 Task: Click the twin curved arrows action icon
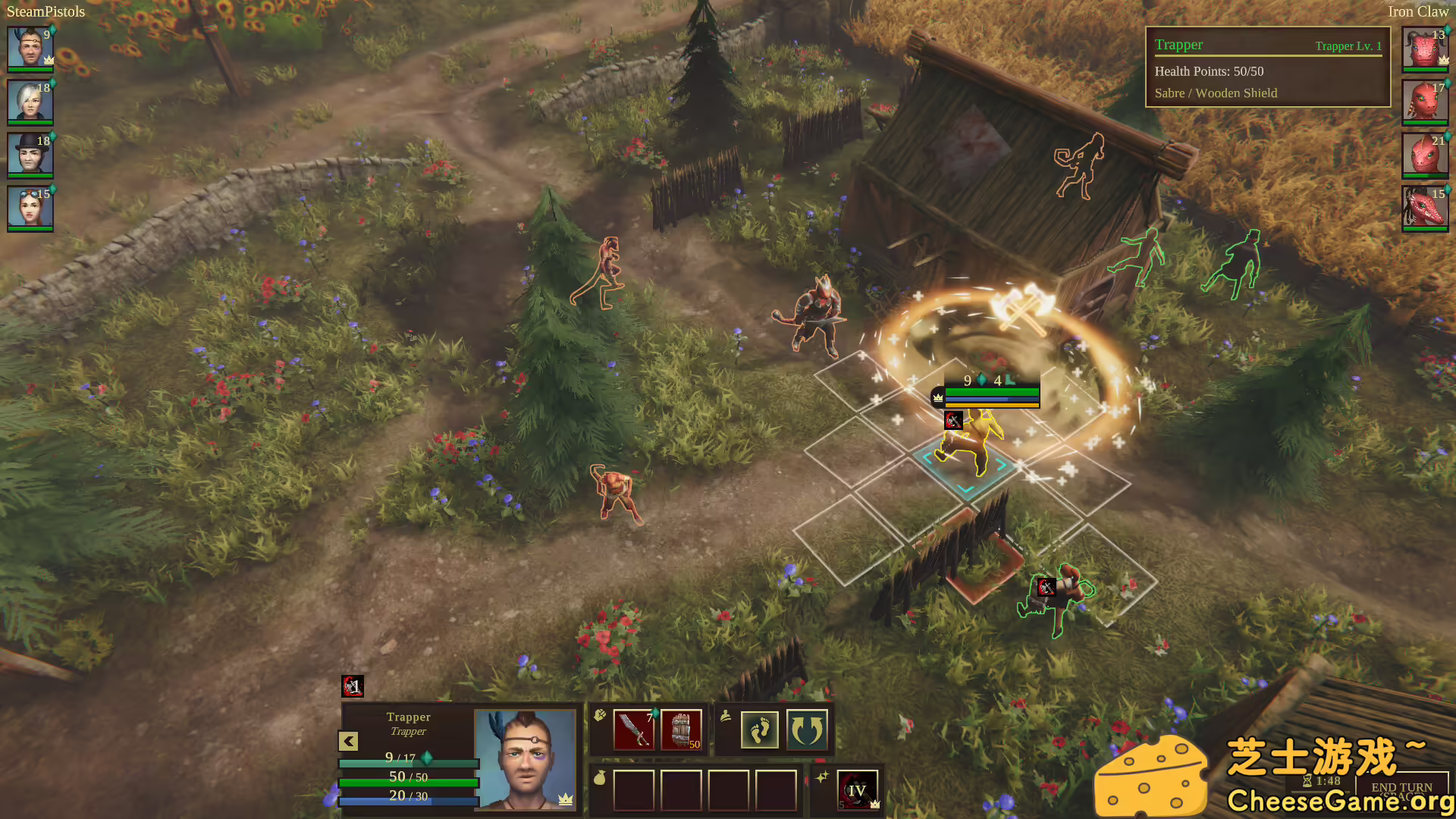[806, 730]
